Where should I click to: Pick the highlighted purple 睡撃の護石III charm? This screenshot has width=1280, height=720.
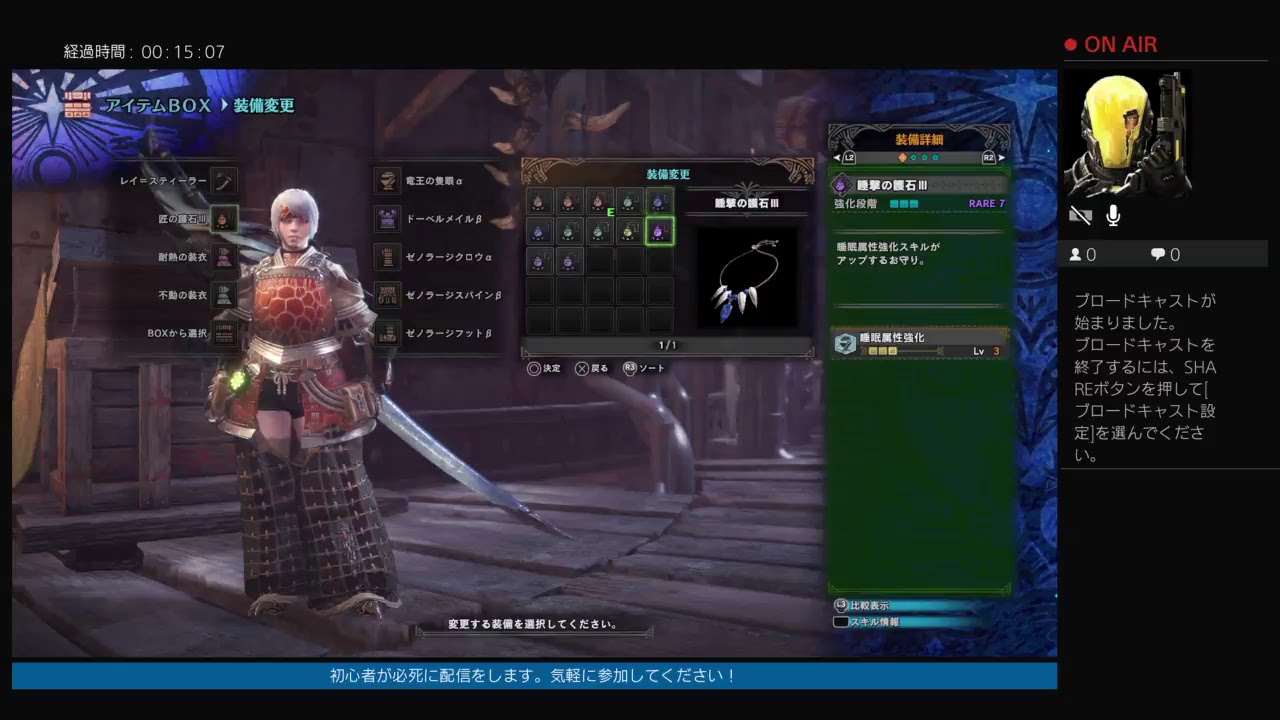tap(659, 232)
